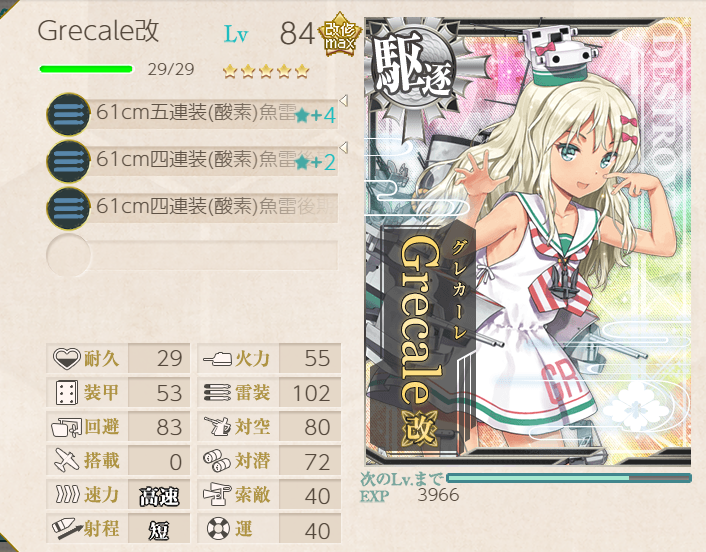Screen dimensions: 706x552
Task: Select the 61cm五連装(酸素)魚雷 ★+4 equipment slot
Action: (195, 114)
